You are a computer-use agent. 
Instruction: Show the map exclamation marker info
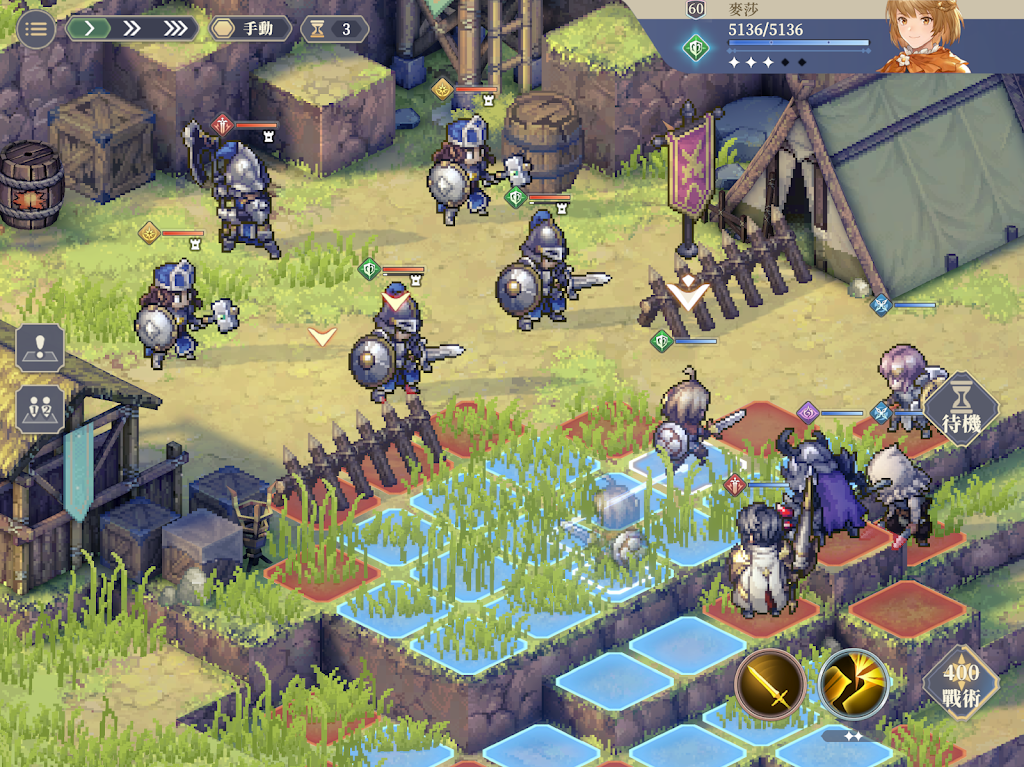click(40, 347)
